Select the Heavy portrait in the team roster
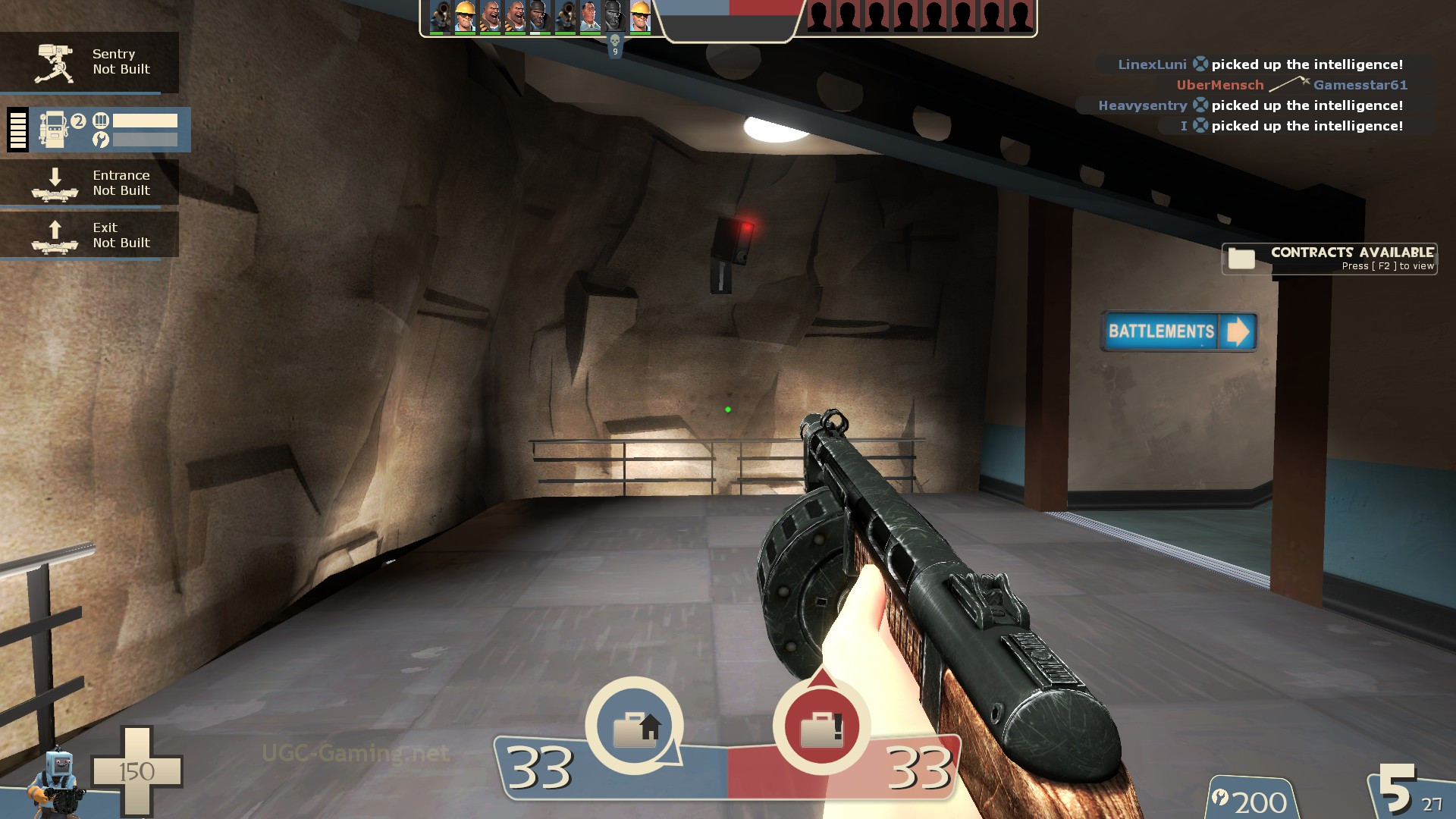Screen dimensions: 1456x819 point(489,15)
